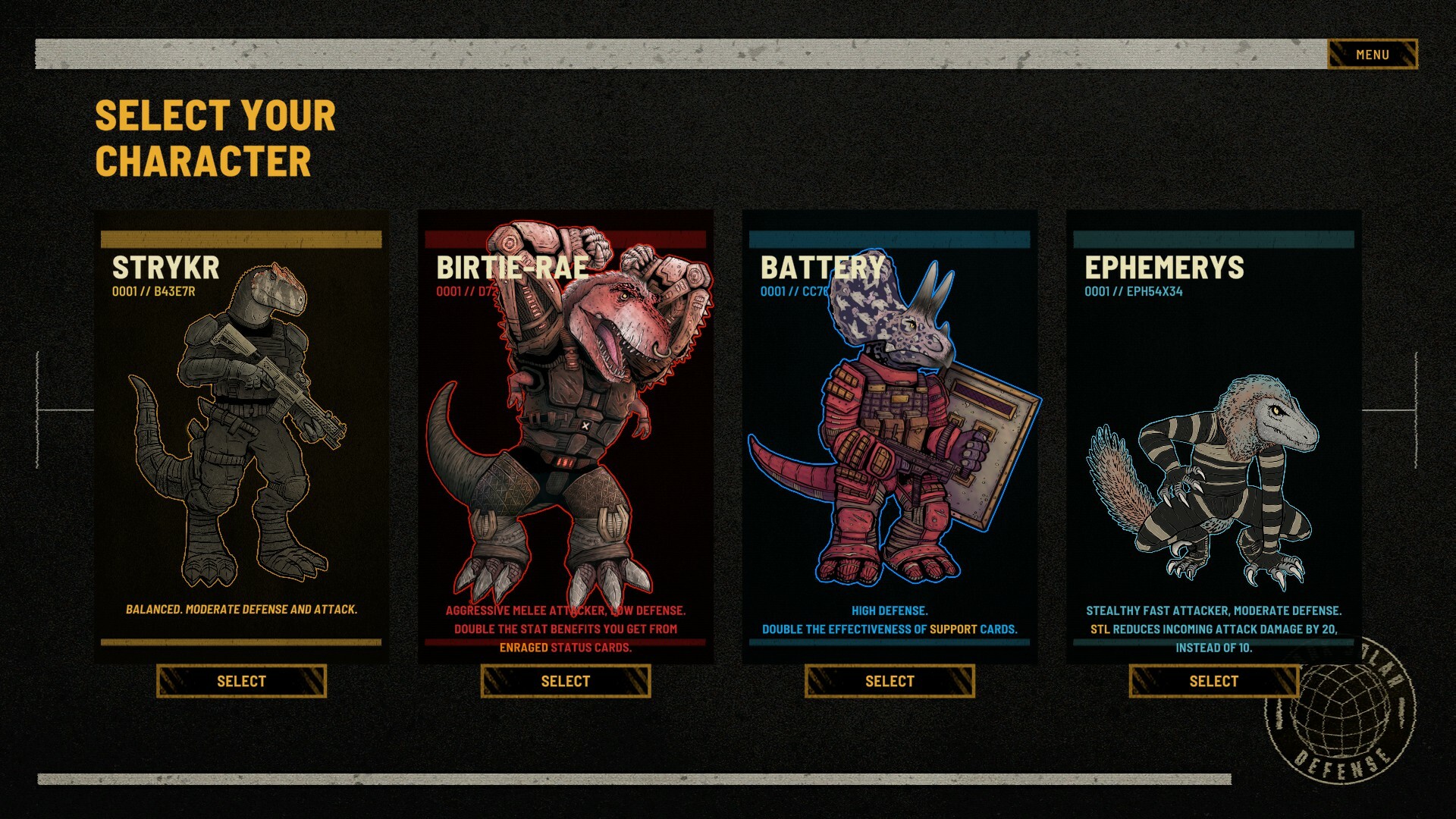The height and width of the screenshot is (819, 1456).
Task: Click the BIRTIE-RAE name heading
Action: tap(511, 267)
